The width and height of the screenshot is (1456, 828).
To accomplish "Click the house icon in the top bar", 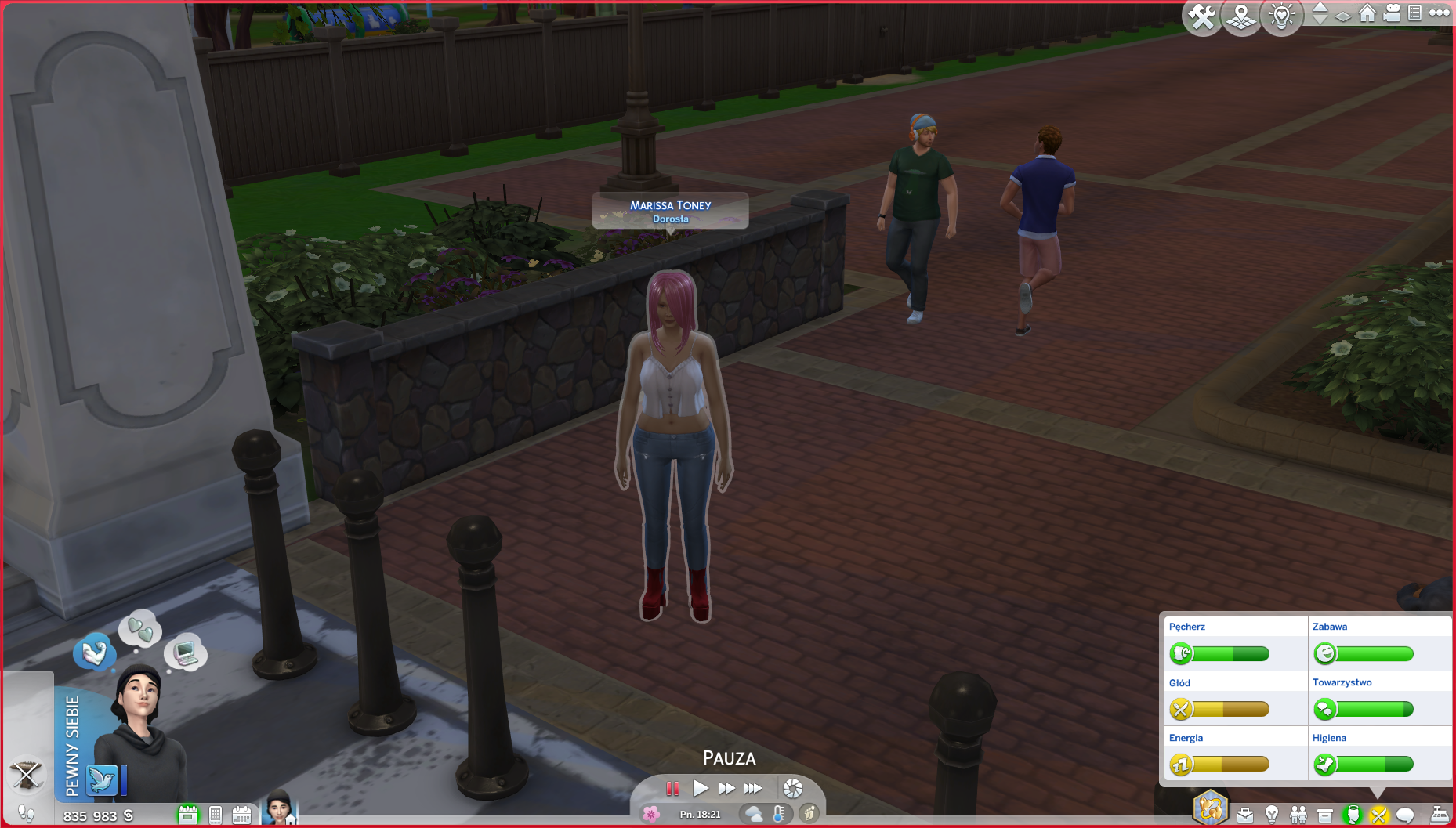I will [x=1367, y=13].
